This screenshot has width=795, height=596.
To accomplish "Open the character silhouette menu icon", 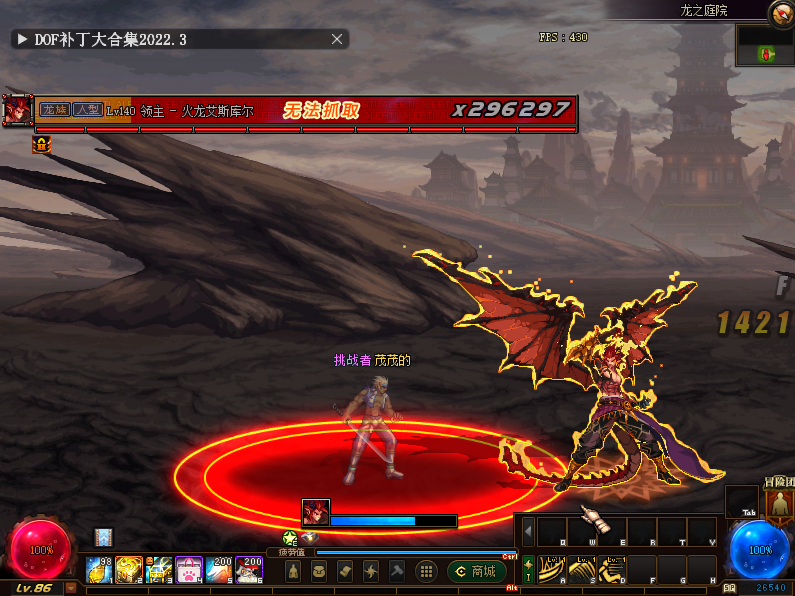I will 292,571.
